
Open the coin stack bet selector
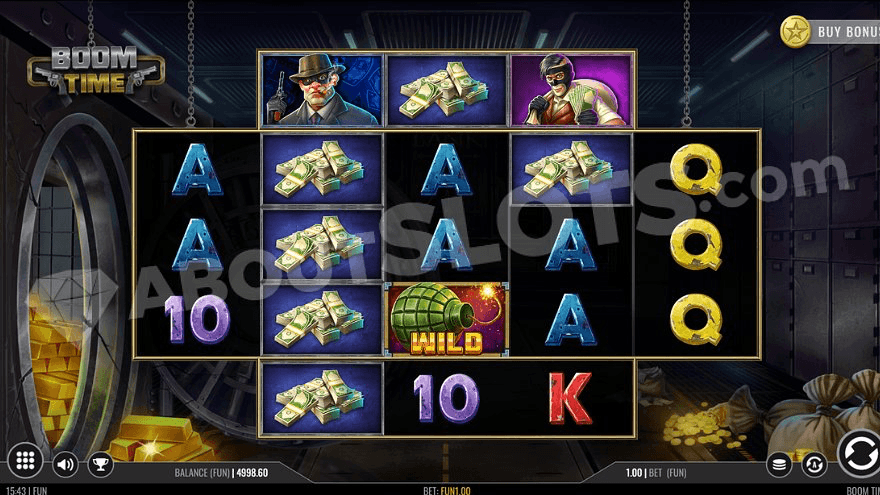point(780,464)
